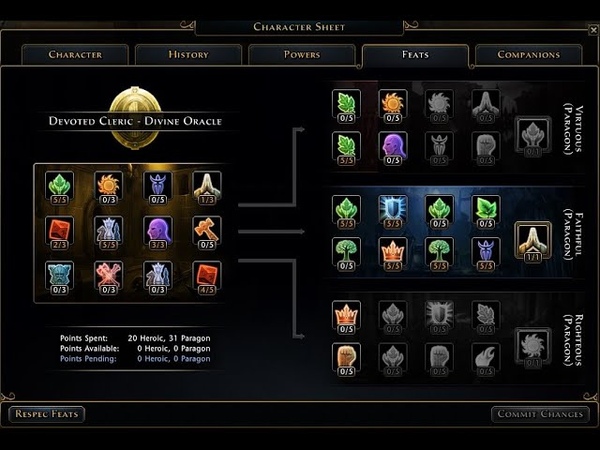Show the Powers tab
Screen dimensions: 600x450
(301, 54)
